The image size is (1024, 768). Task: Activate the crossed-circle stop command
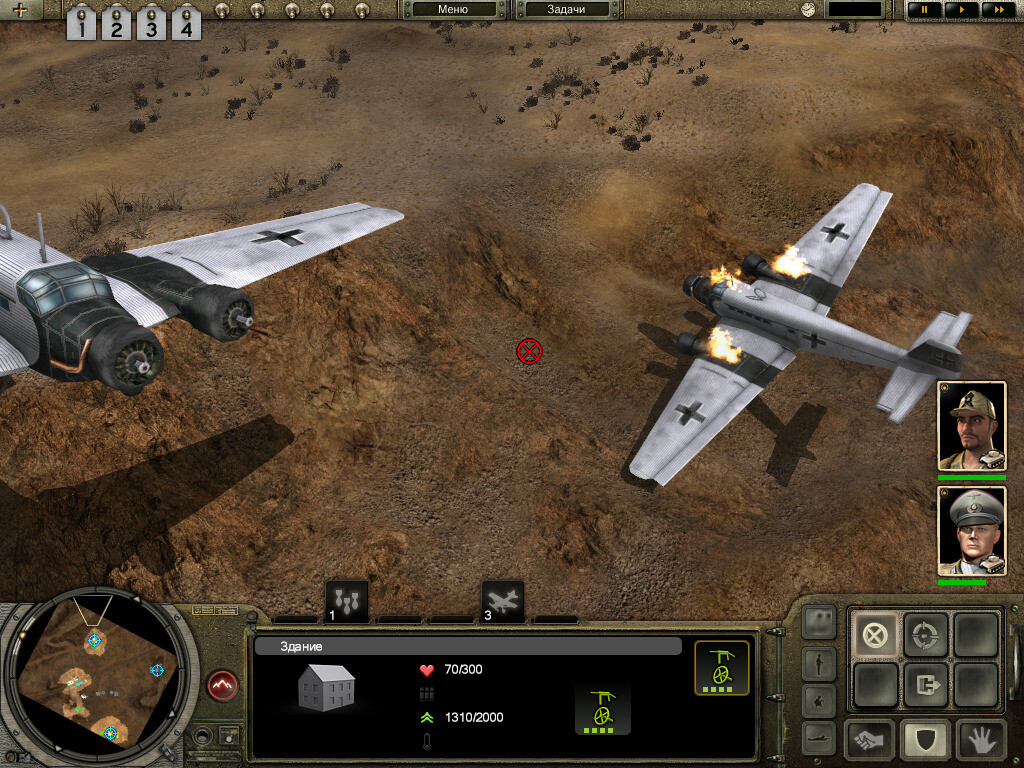(875, 634)
